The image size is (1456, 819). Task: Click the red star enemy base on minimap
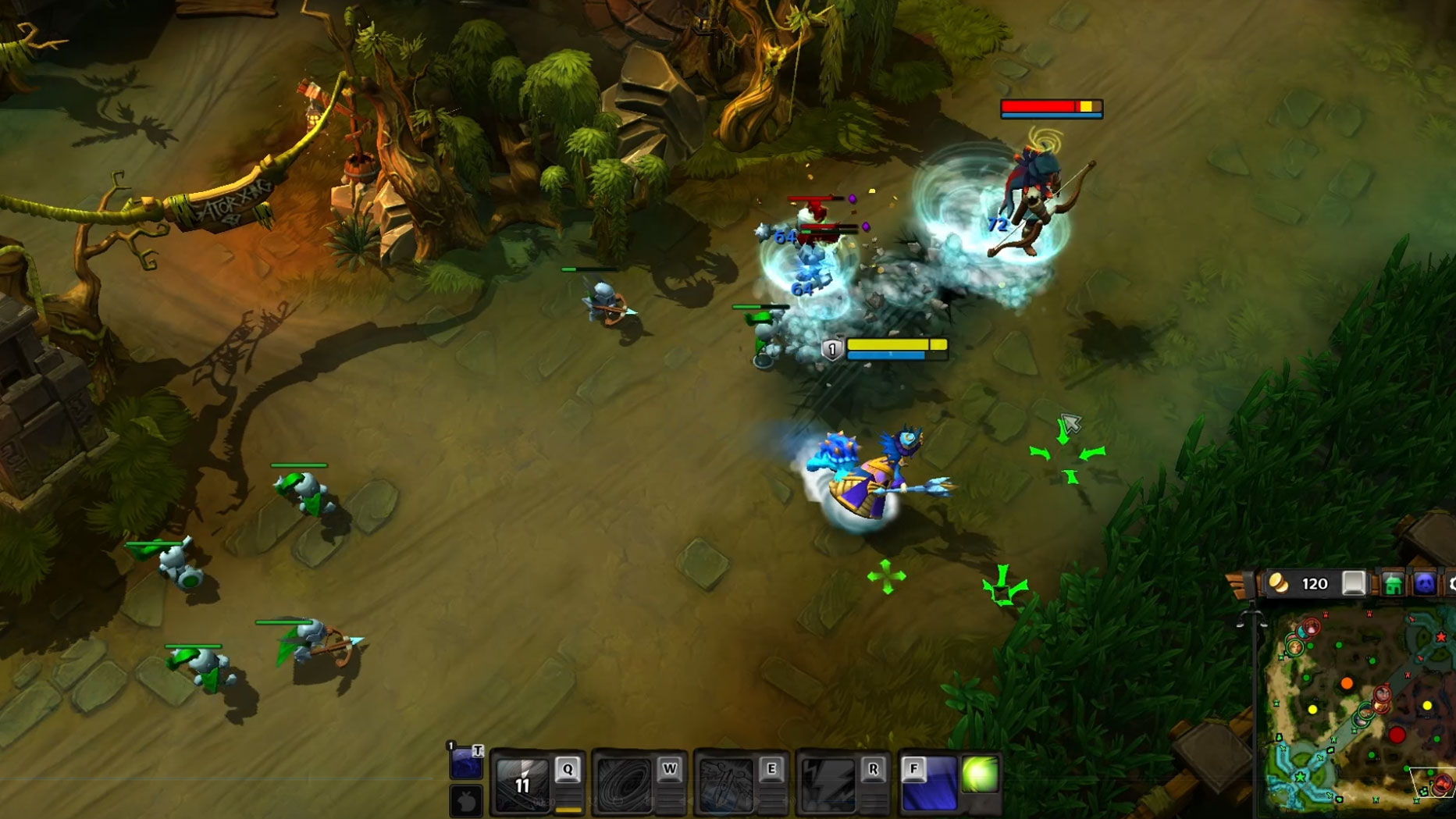tap(1440, 637)
